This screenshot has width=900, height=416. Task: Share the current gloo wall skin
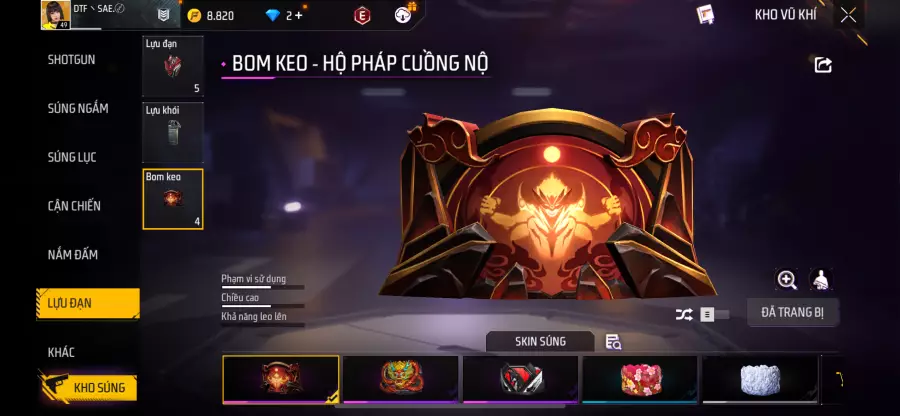(823, 65)
